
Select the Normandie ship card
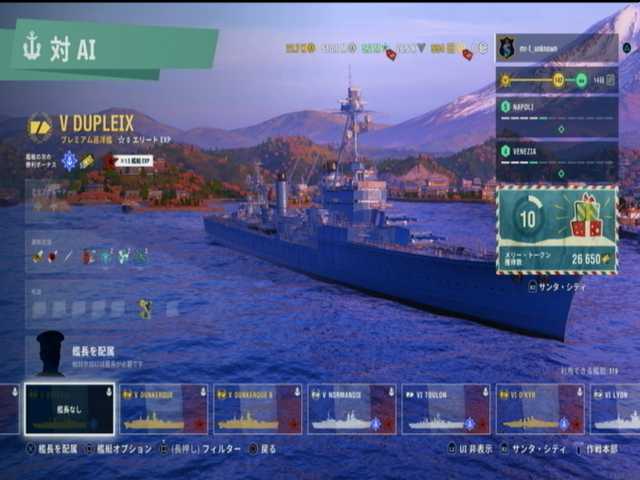coord(351,409)
